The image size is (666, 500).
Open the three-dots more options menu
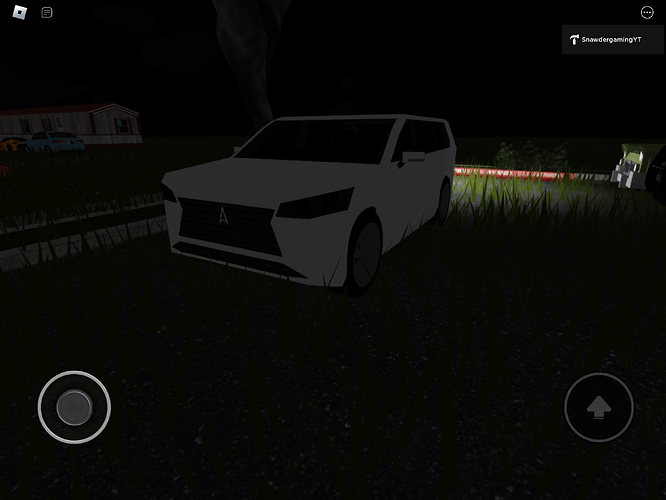click(647, 12)
